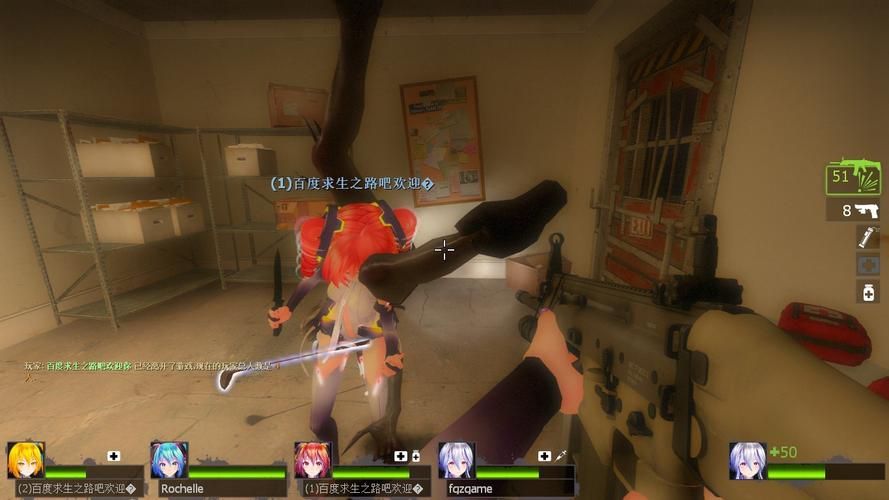Select the pipe bomb throwable slot

867,237
